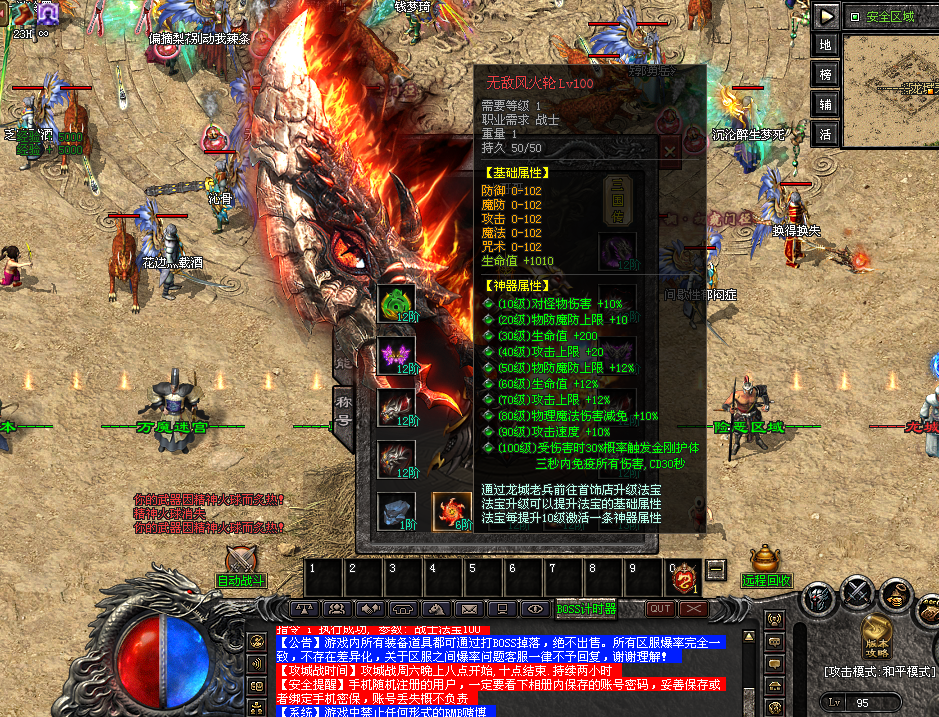Click the play arrow button beside 安全区域
This screenshot has width=939, height=717.
[826, 16]
